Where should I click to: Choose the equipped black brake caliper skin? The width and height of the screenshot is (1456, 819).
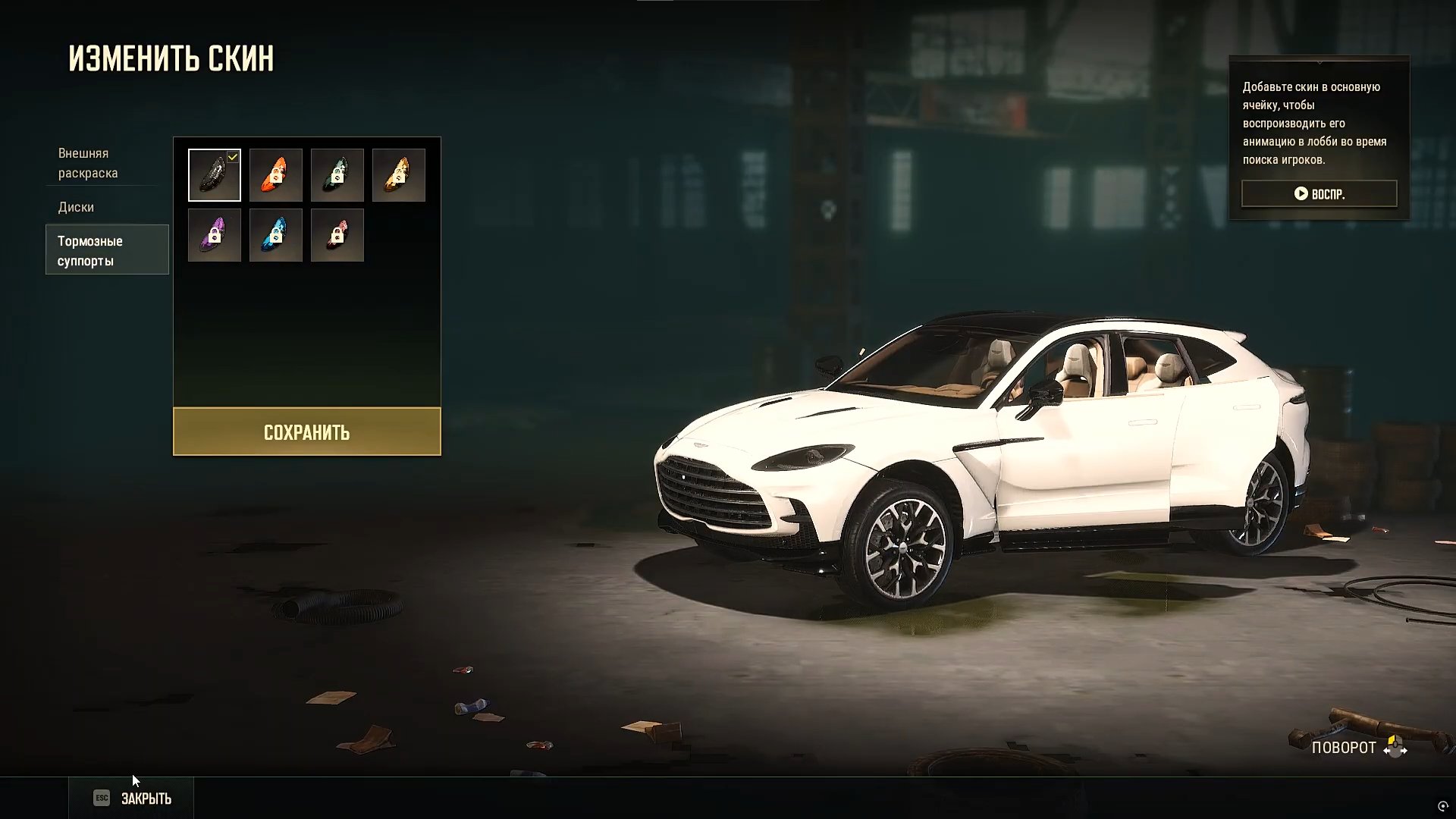215,175
